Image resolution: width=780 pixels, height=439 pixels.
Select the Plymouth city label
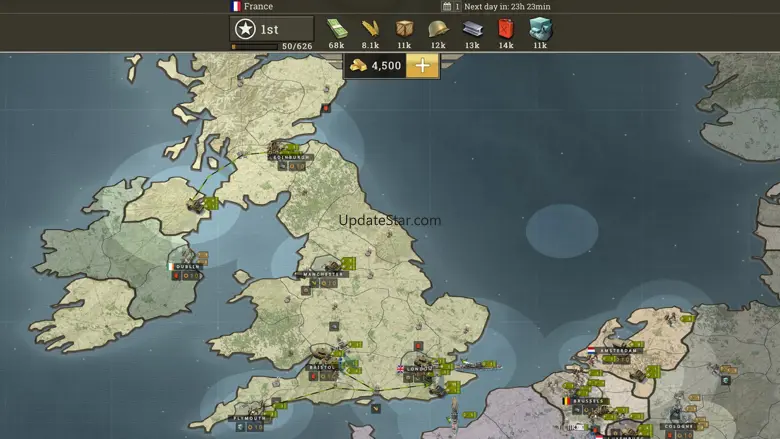pyautogui.click(x=249, y=418)
